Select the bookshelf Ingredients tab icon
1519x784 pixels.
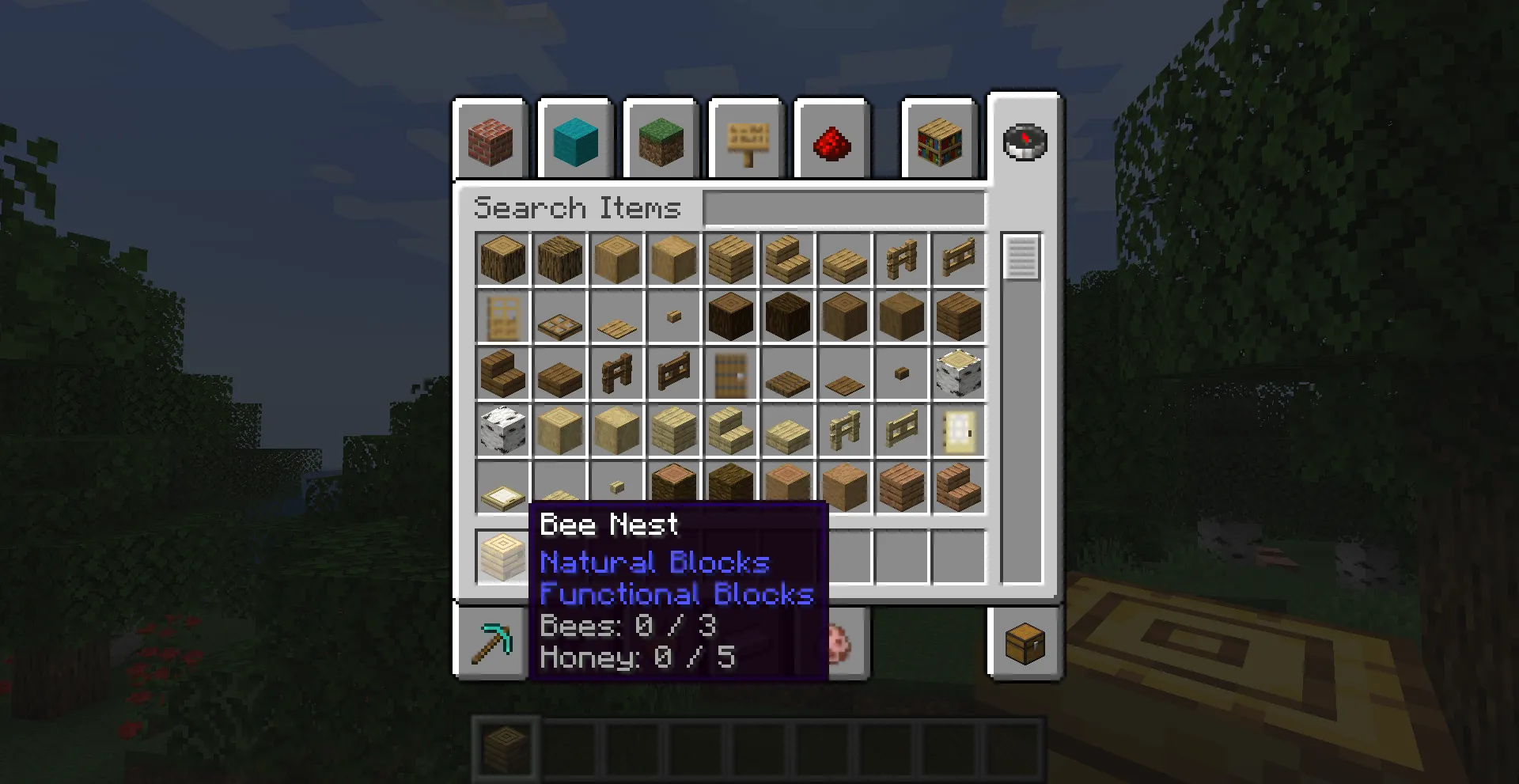click(x=938, y=141)
